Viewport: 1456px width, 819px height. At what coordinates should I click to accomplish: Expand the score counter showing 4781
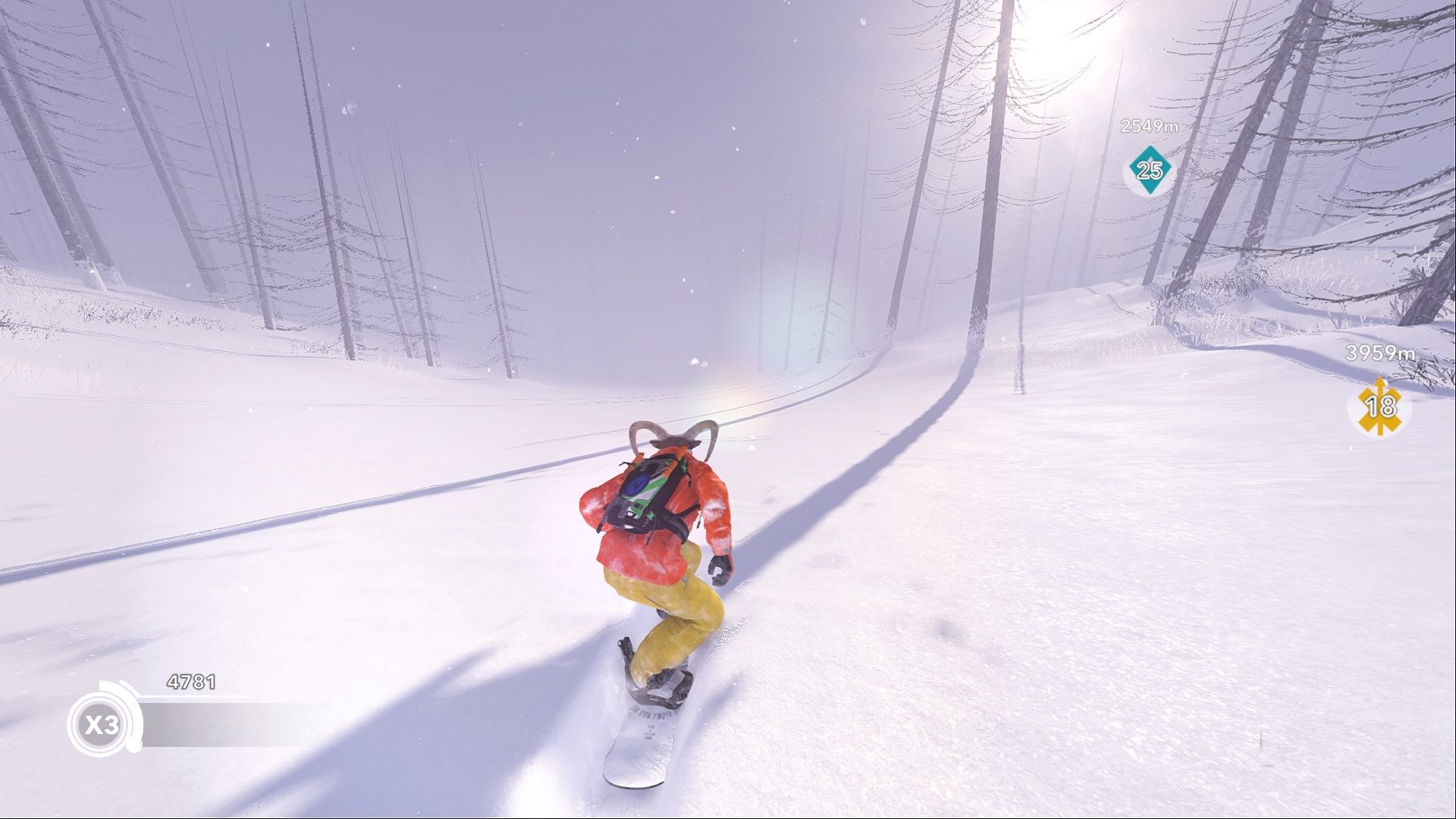pyautogui.click(x=190, y=681)
